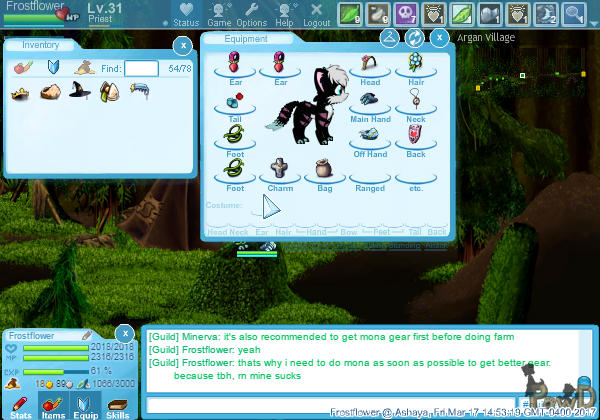Select the Bag equipment slot
This screenshot has width=600, height=420.
325,166
